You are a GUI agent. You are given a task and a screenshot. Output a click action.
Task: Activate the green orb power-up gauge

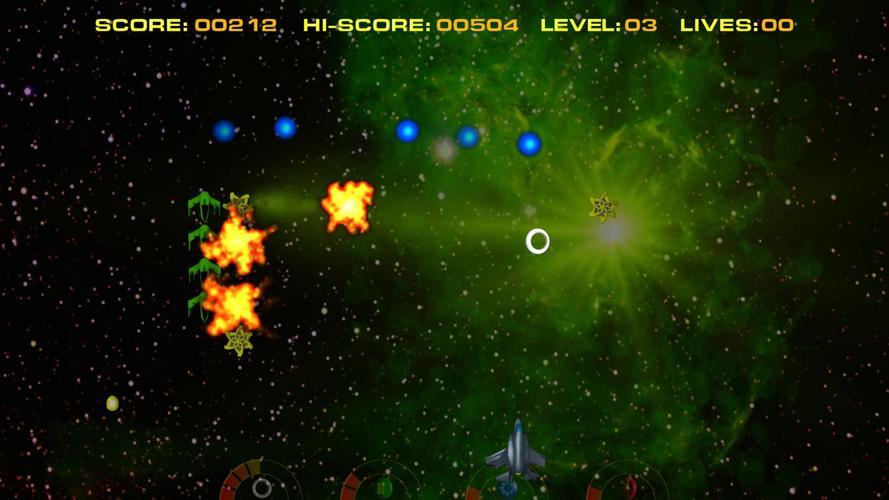(x=383, y=487)
